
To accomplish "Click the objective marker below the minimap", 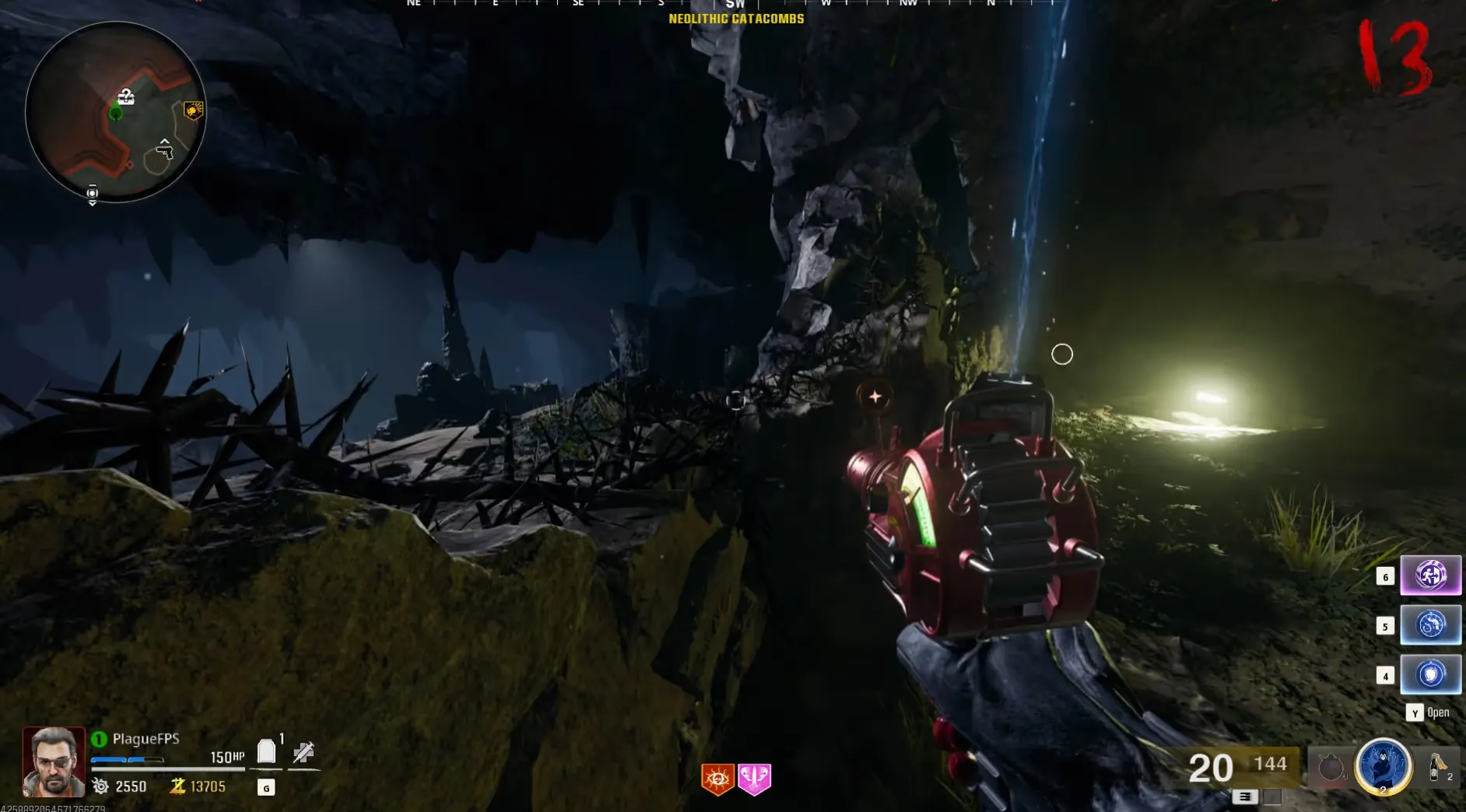I will click(x=93, y=194).
